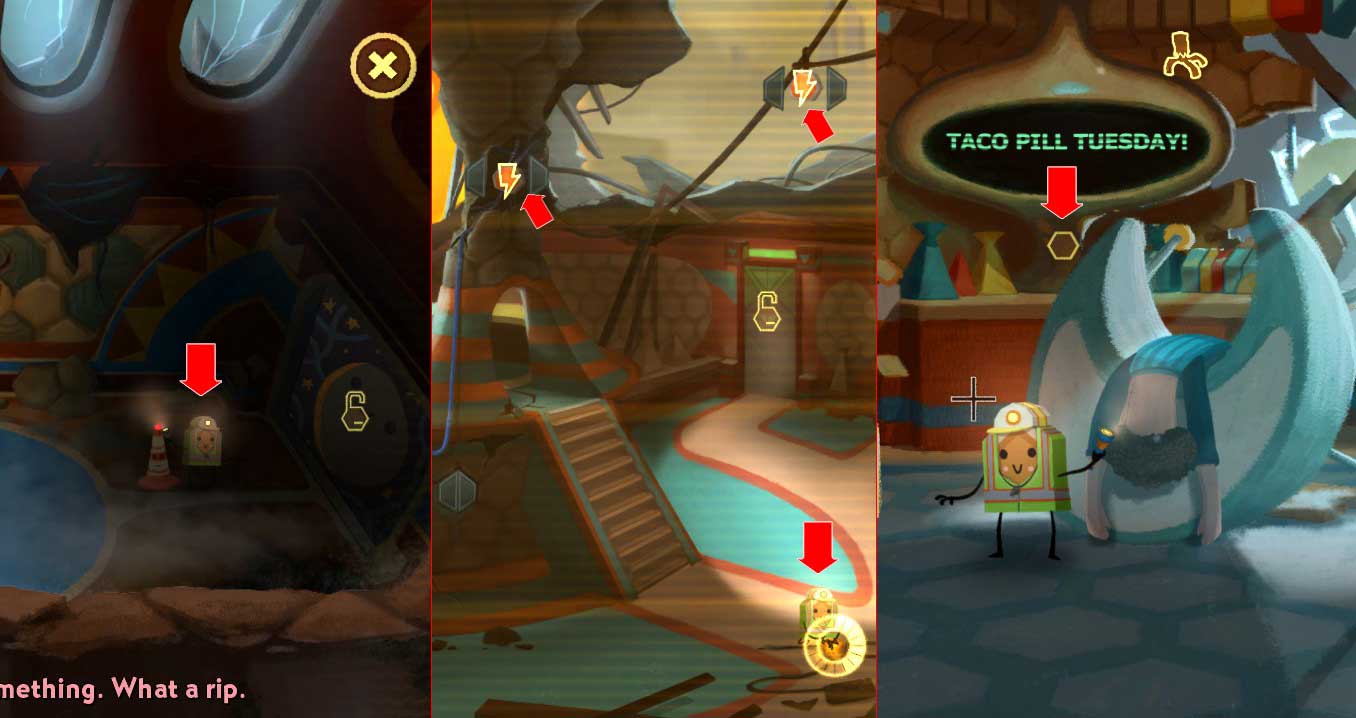Click the padlock icon beside the traffic cone
Image resolution: width=1356 pixels, height=718 pixels.
355,412
